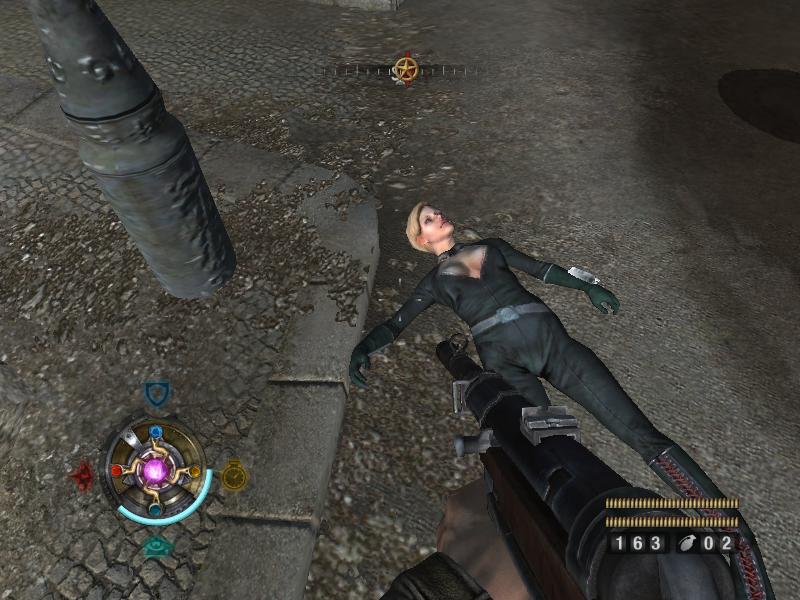The image size is (800, 600).
Task: Activate the red Empower Veil power
Action: 83,475
